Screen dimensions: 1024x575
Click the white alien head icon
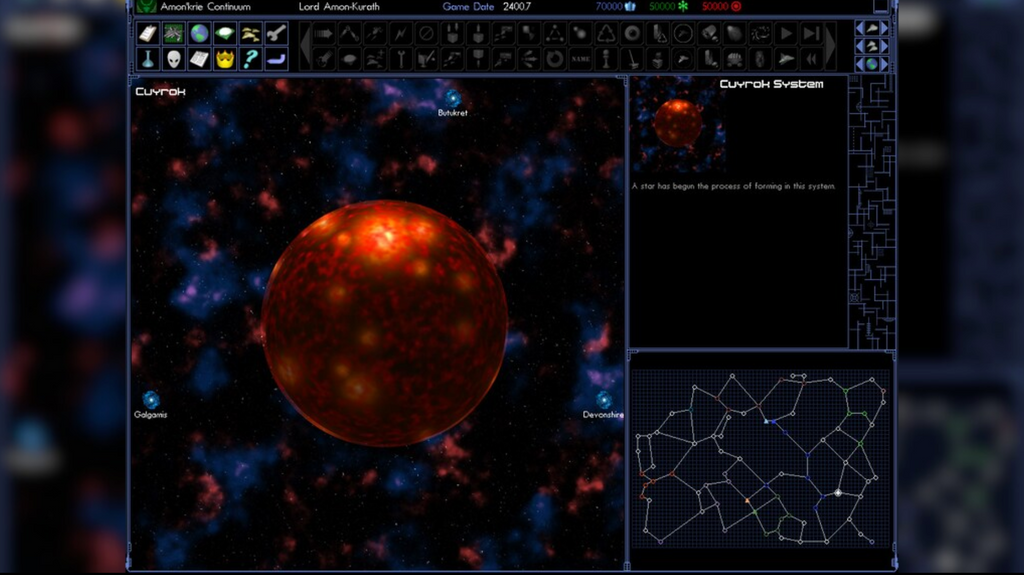173,59
